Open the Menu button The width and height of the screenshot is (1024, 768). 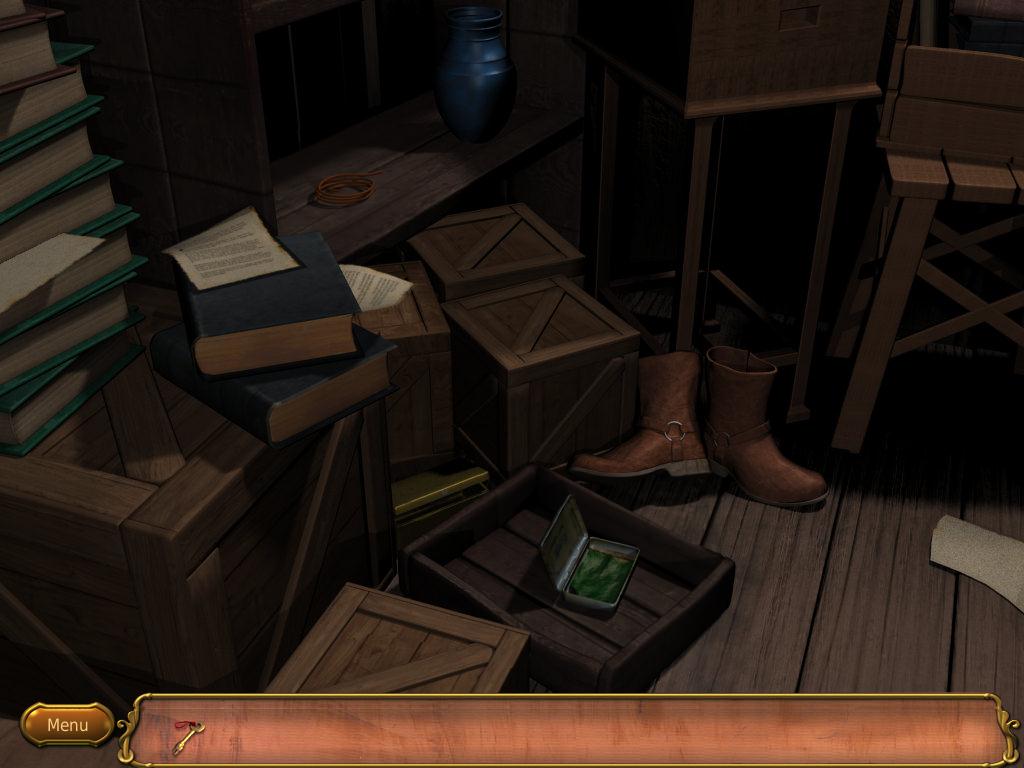(x=67, y=724)
